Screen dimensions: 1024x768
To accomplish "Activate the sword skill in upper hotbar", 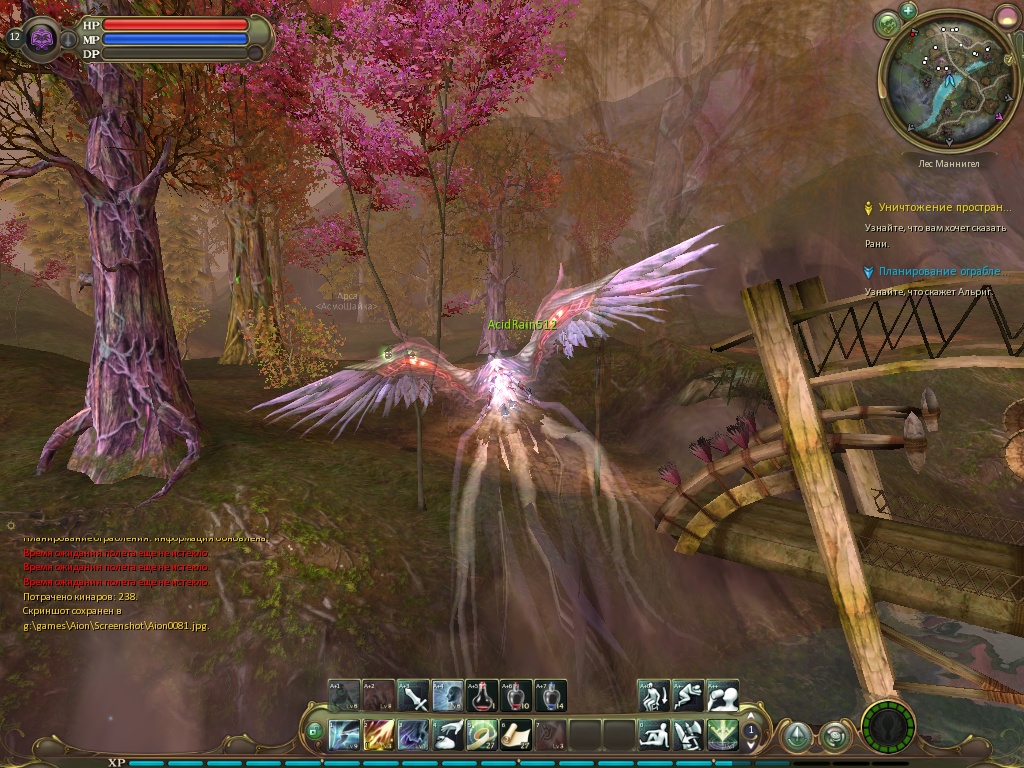I will 413,696.
